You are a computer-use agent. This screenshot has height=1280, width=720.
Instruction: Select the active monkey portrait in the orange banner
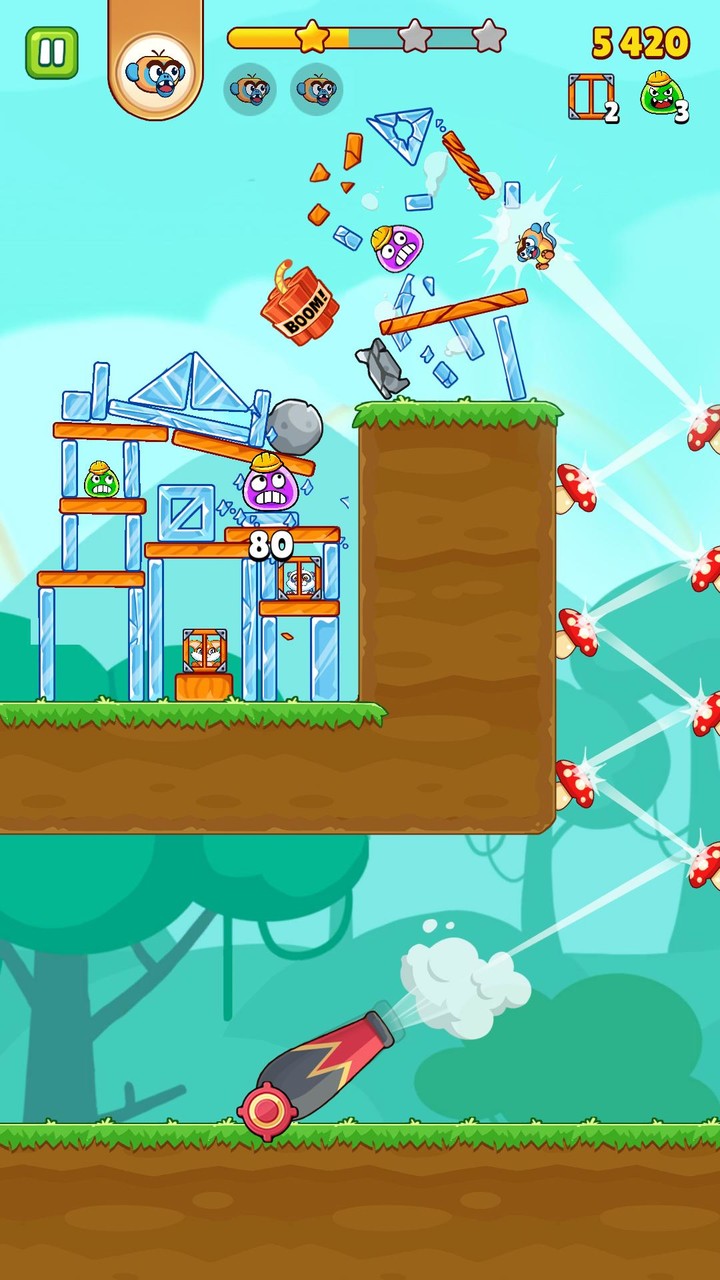(x=155, y=71)
